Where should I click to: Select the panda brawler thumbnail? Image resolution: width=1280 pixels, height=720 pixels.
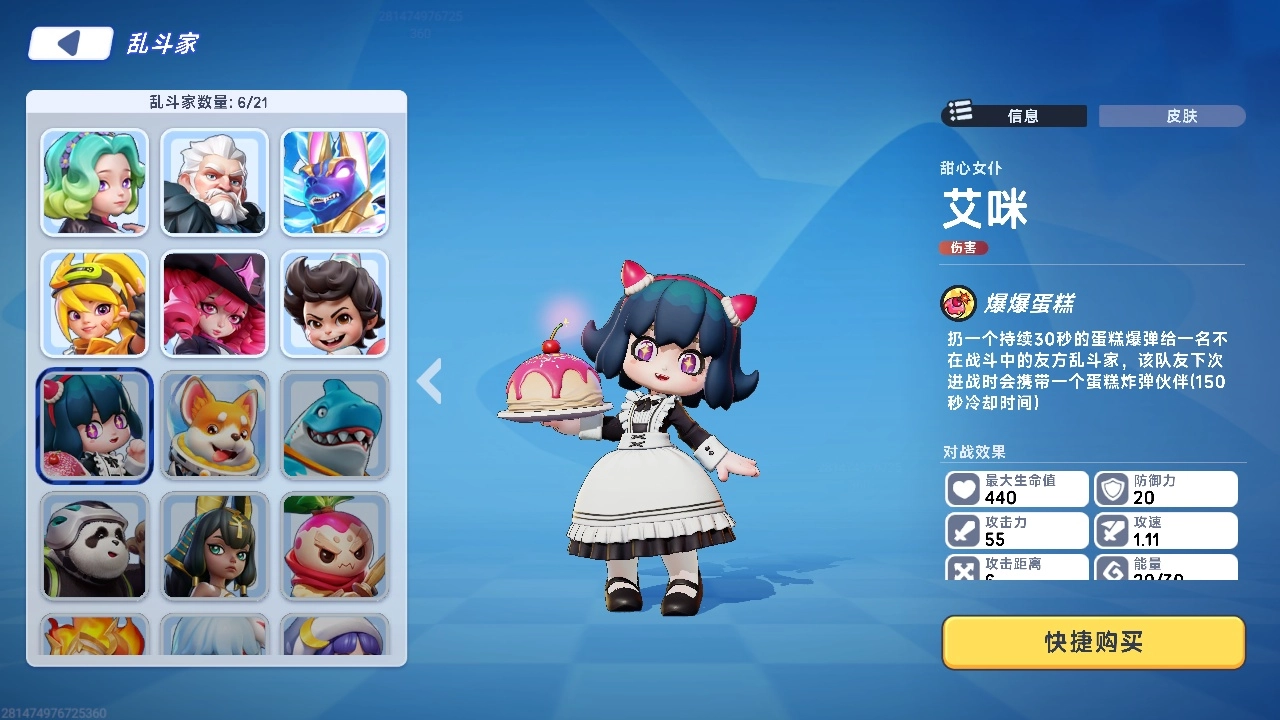[94, 546]
